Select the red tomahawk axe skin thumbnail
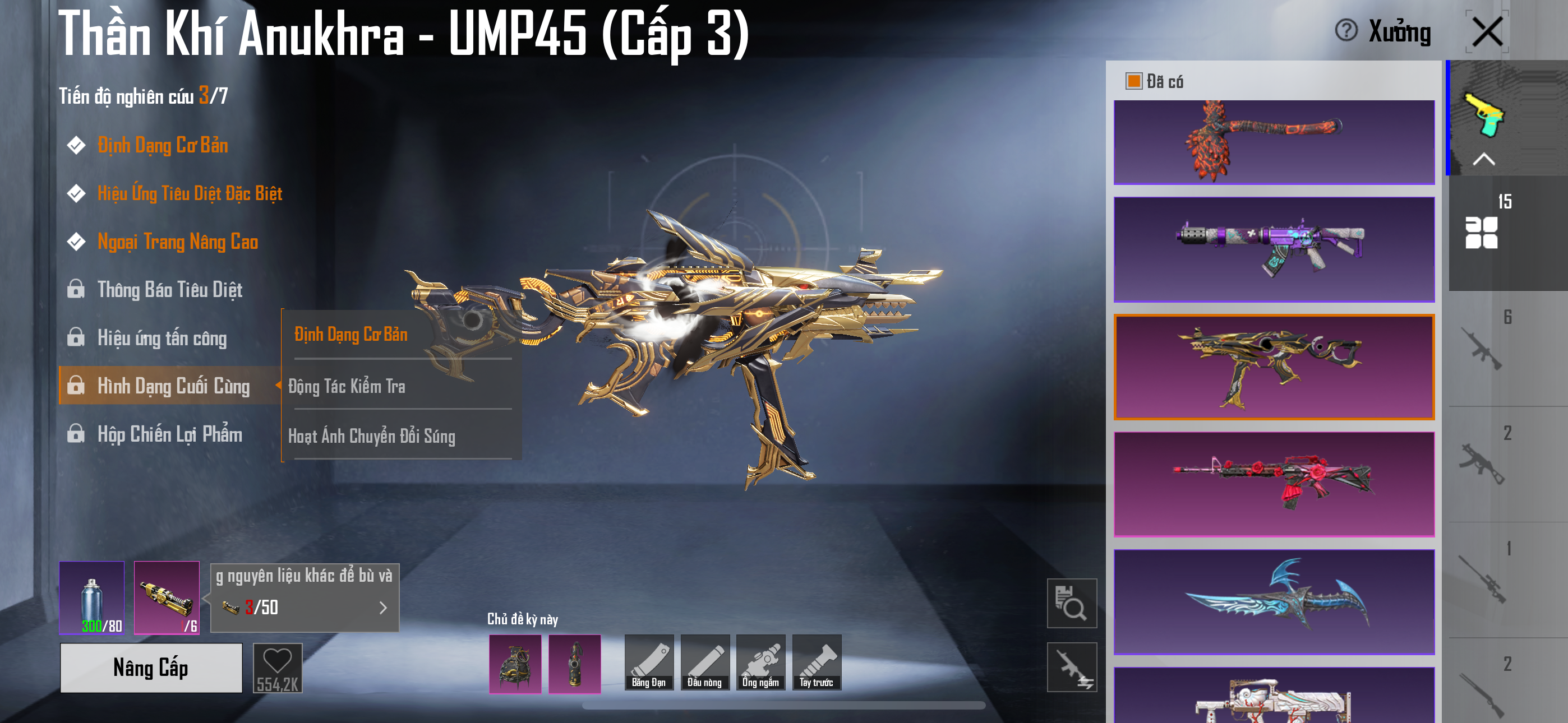 coord(1274,142)
